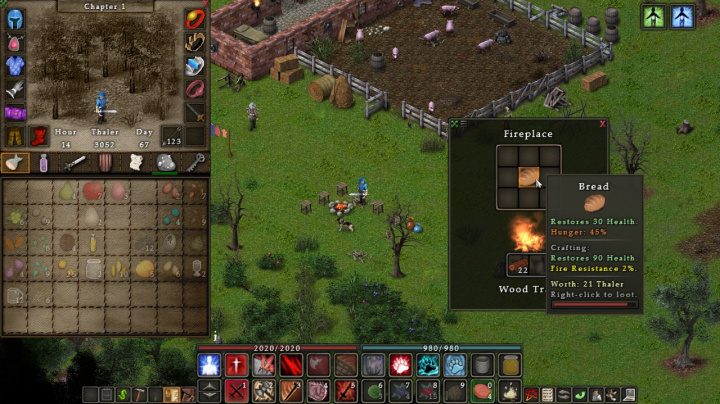This screenshot has width=720, height=404.
Task: Select the blue chest armor slot
Action: point(15,65)
